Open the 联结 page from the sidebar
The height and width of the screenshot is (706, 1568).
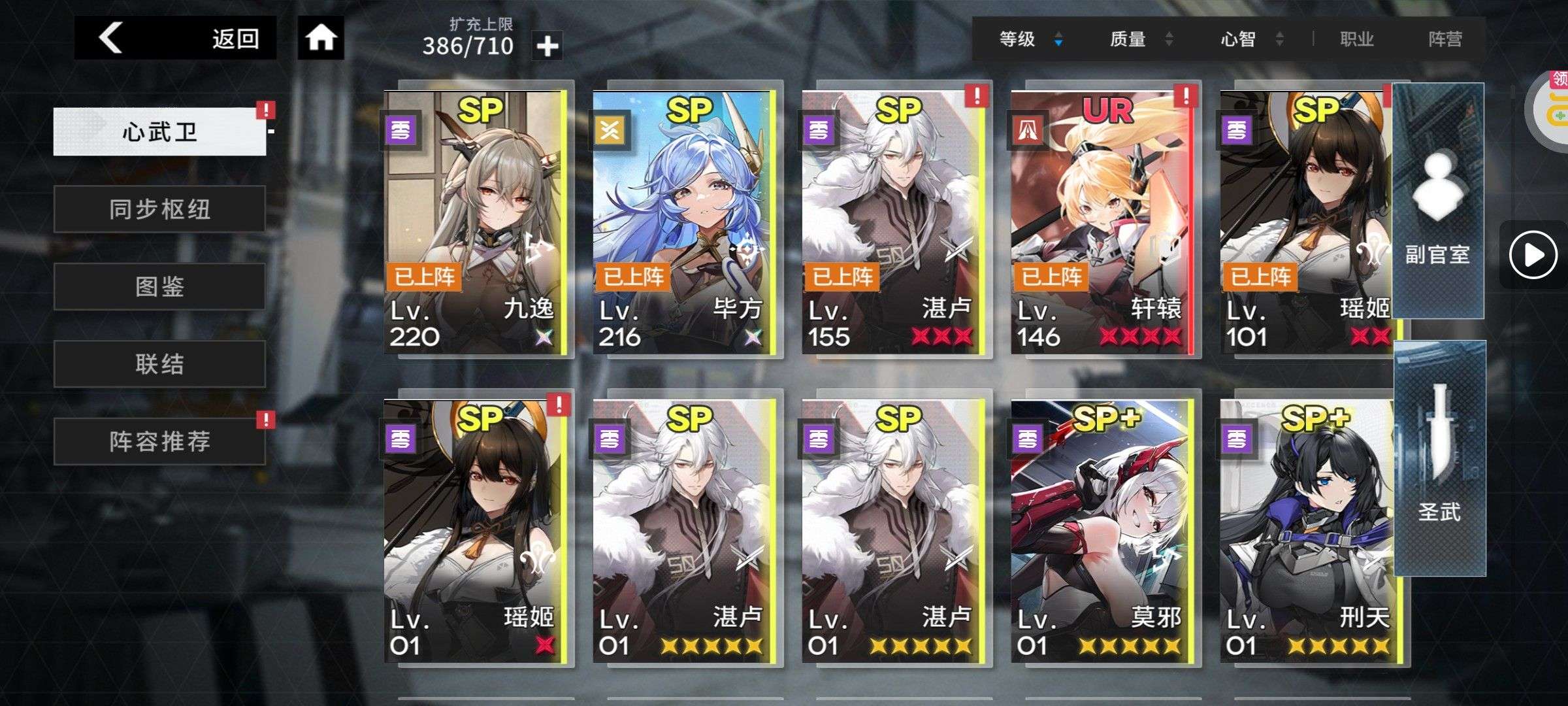click(x=159, y=365)
